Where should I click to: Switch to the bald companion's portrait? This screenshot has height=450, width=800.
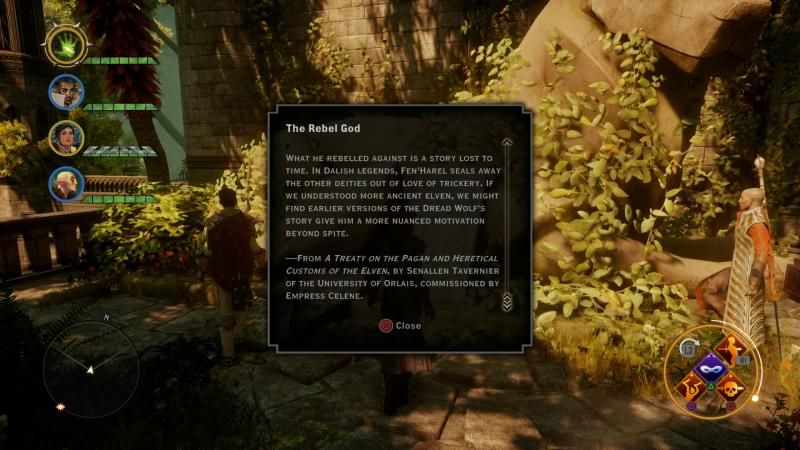[66, 184]
